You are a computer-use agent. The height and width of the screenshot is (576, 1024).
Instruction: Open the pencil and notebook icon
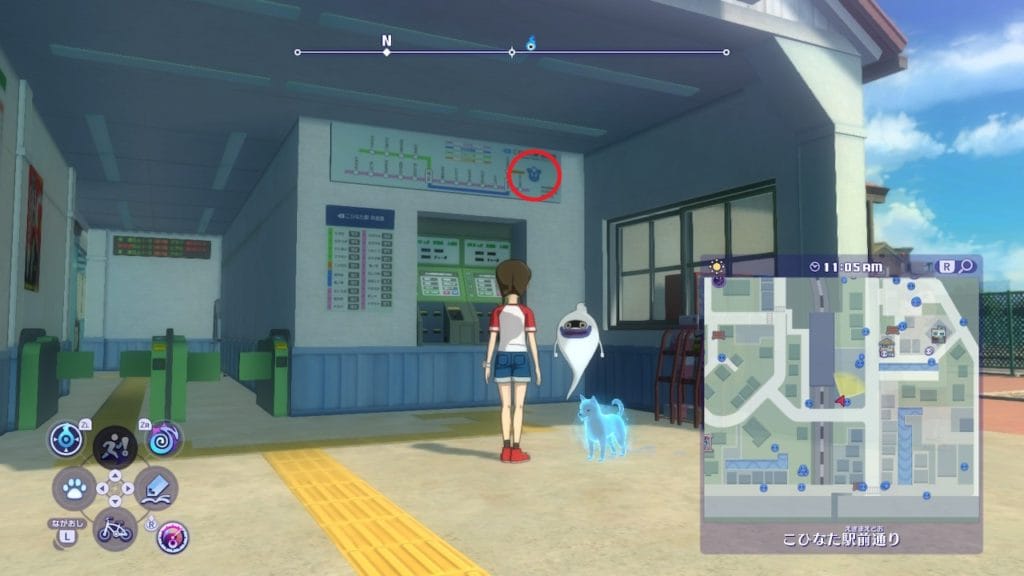[156, 487]
